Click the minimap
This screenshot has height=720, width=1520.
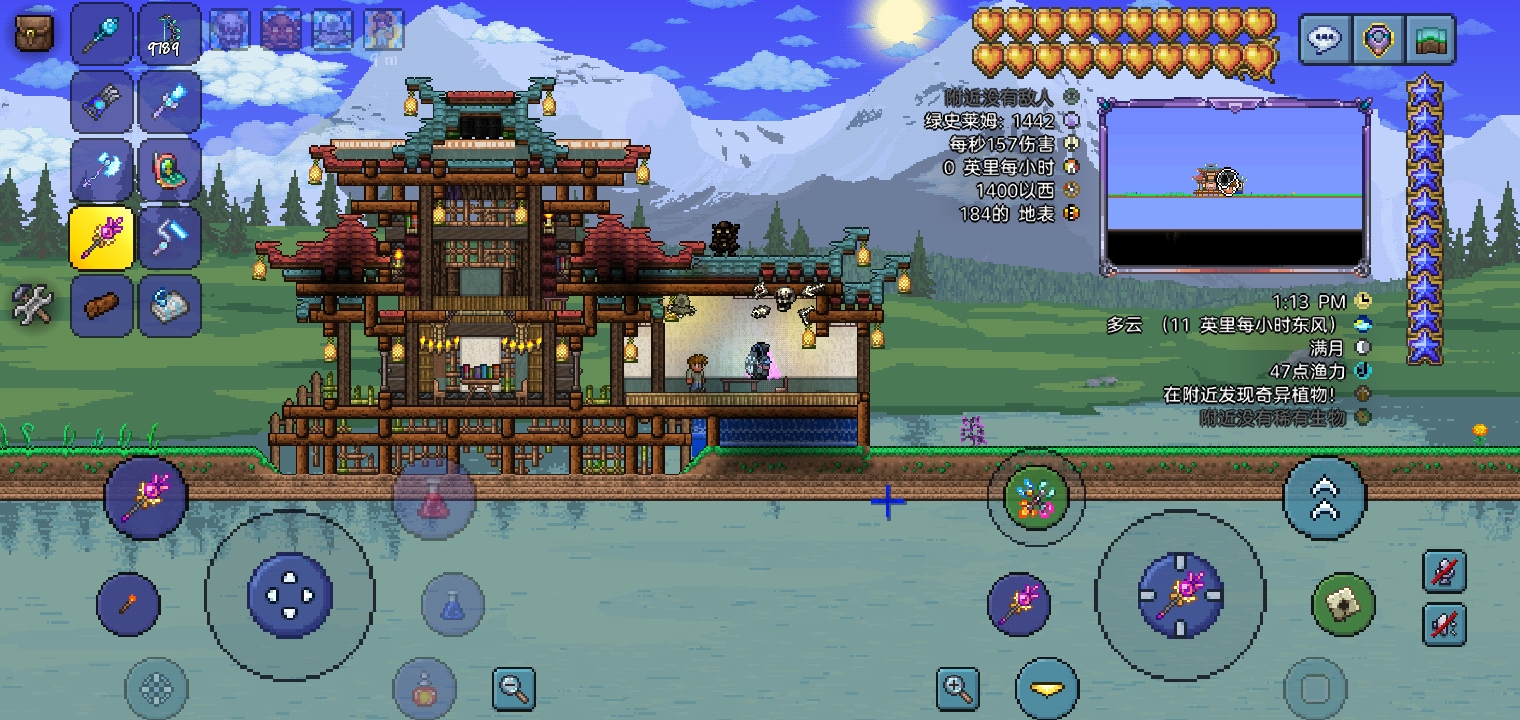1235,187
